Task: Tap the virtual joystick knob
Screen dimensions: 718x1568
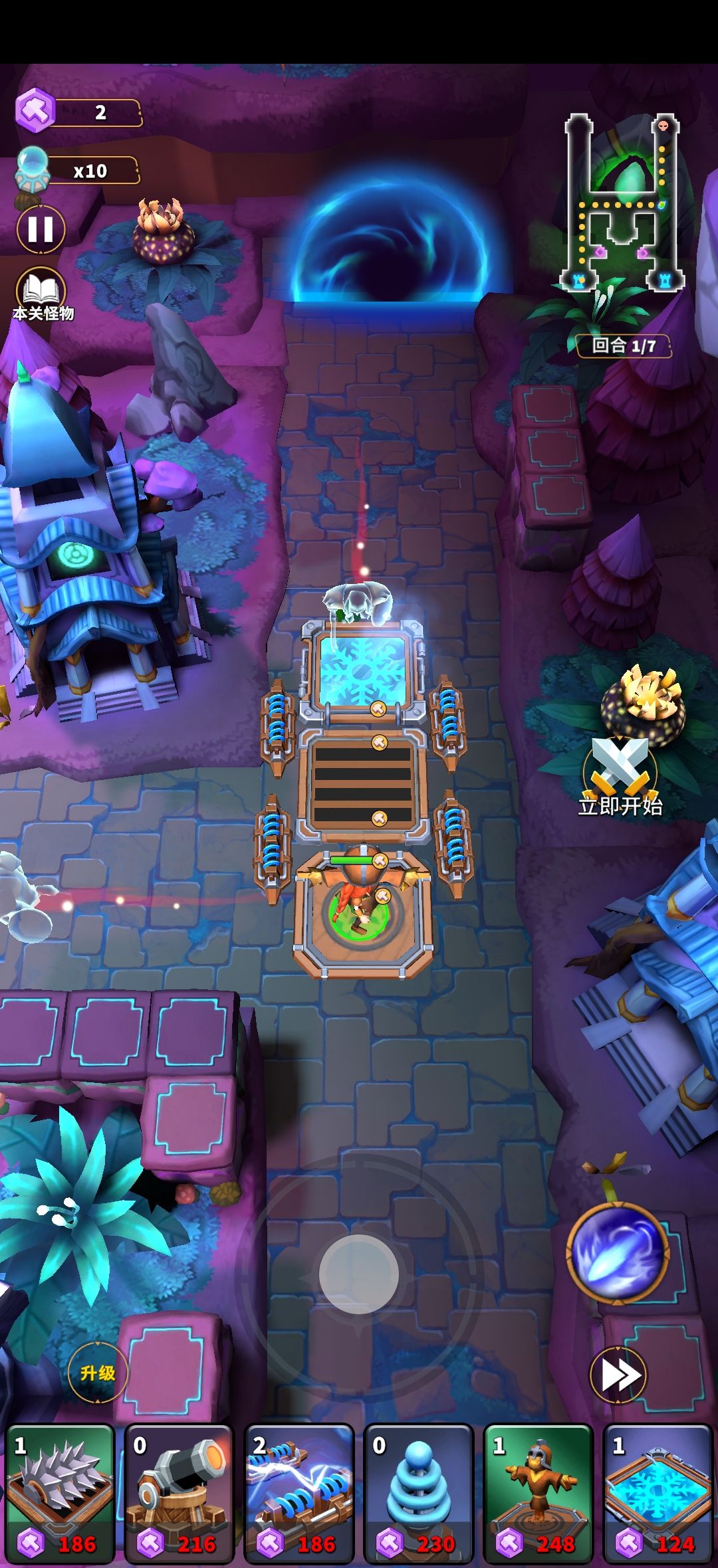Action: point(359,1274)
